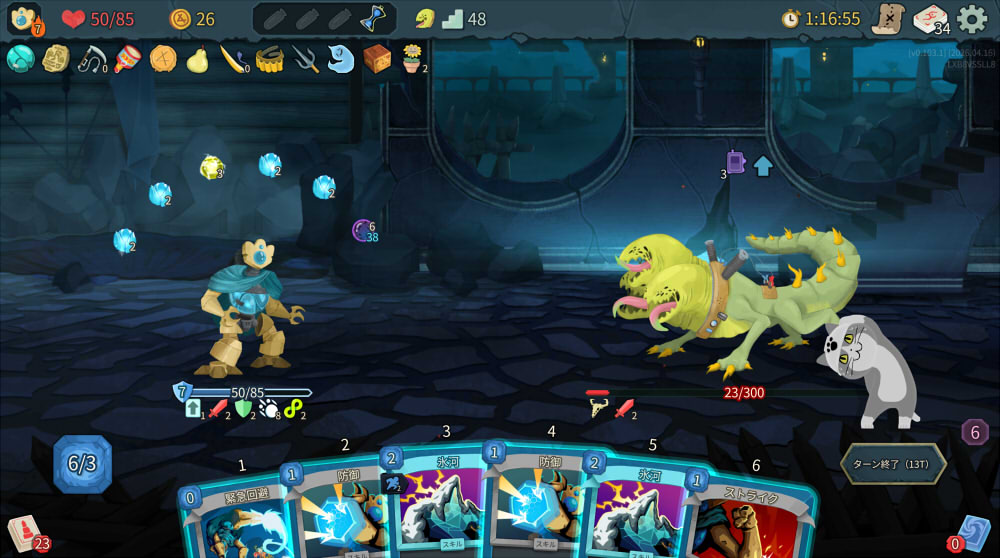Viewport: 1000px width, 558px height.
Task: Show the purple exhaust pile
Action: (975, 432)
